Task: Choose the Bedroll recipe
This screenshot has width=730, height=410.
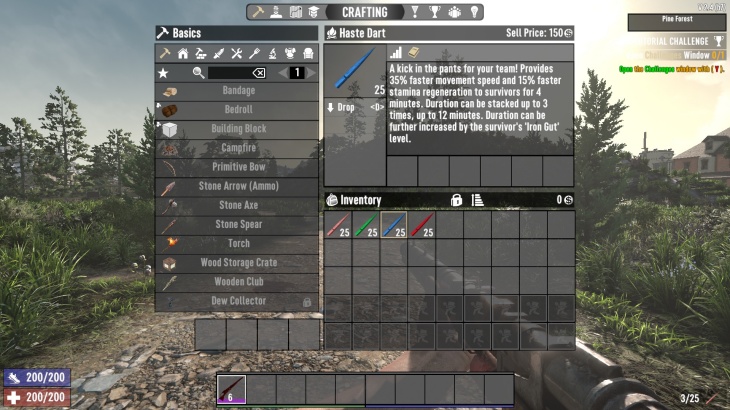Action: click(237, 110)
